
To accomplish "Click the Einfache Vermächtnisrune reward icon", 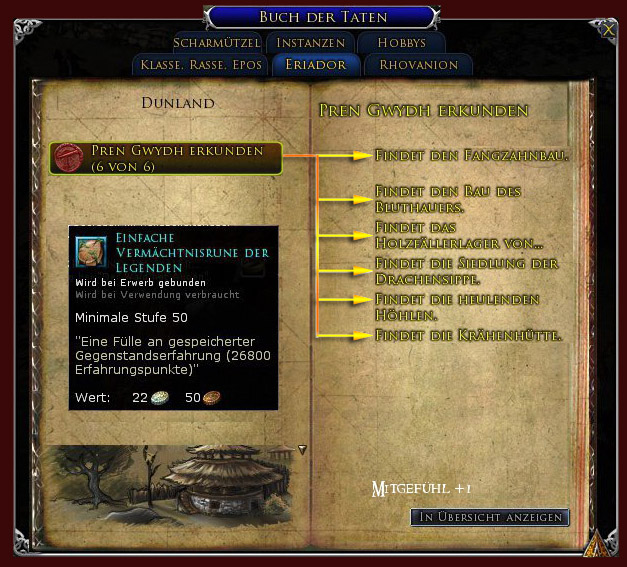I will [92, 250].
